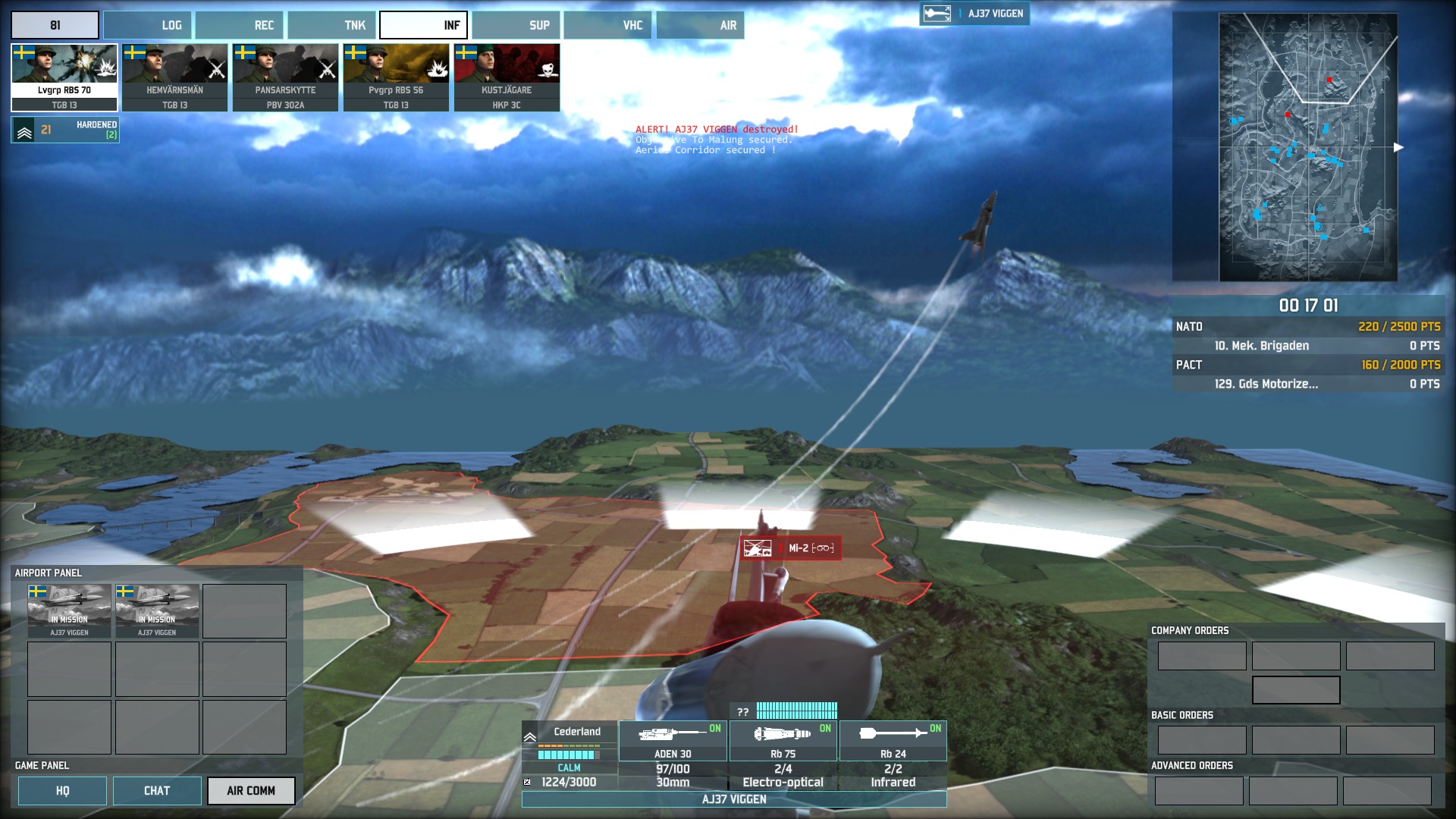The width and height of the screenshot is (1456, 819).
Task: Toggle the ADEN 30 cannon weapon
Action: coord(673,740)
